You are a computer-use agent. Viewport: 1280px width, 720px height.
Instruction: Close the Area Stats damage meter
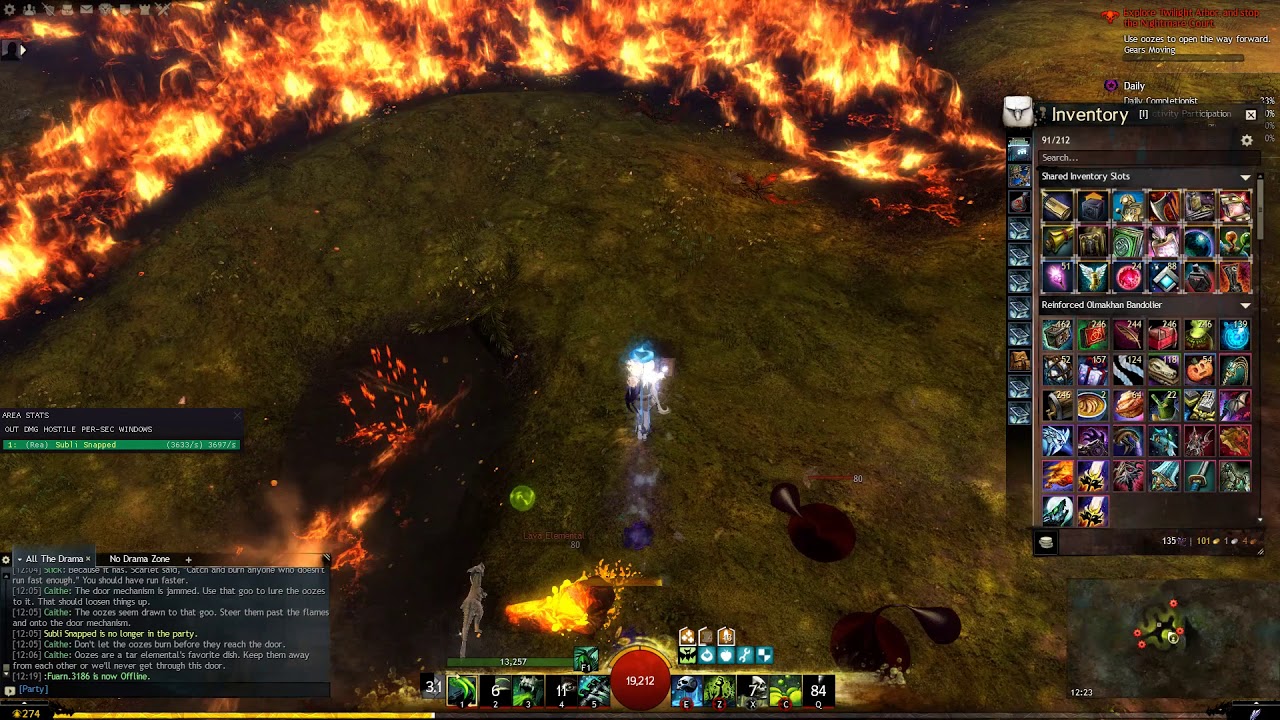point(237,415)
